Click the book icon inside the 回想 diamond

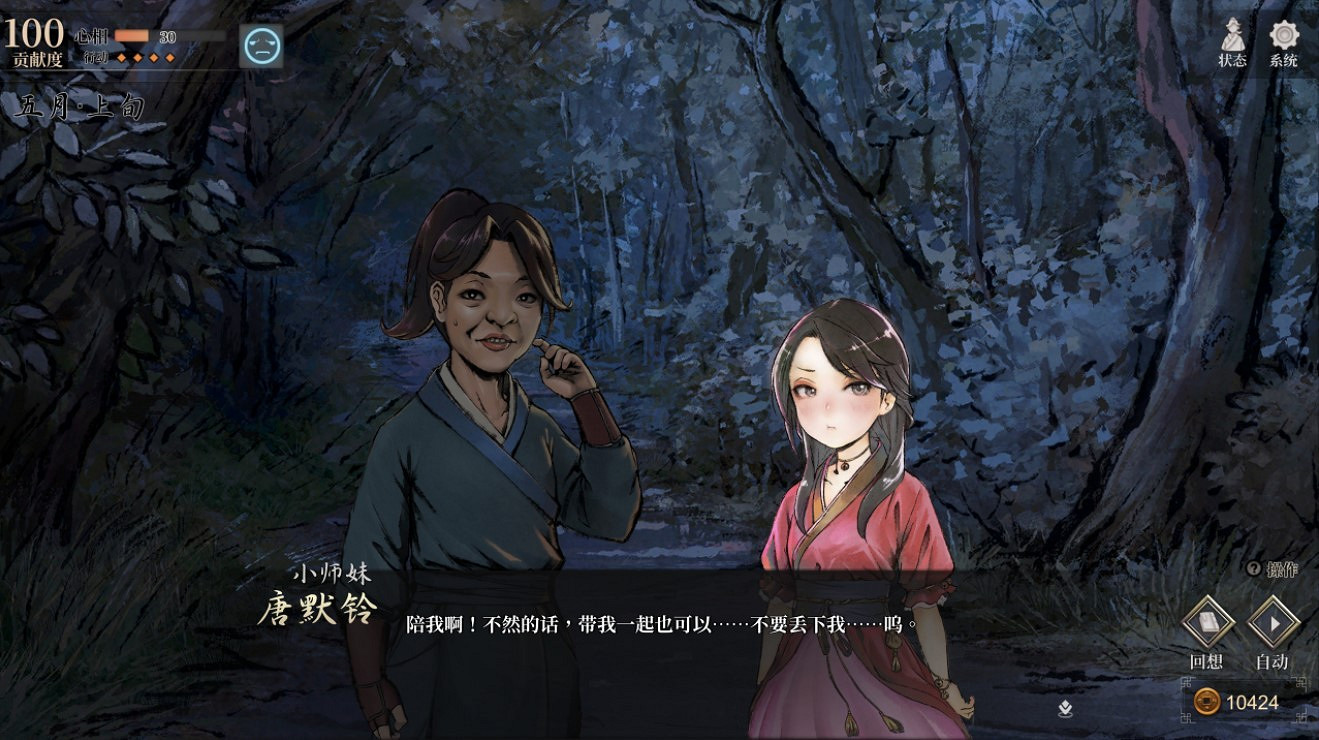coord(1208,620)
